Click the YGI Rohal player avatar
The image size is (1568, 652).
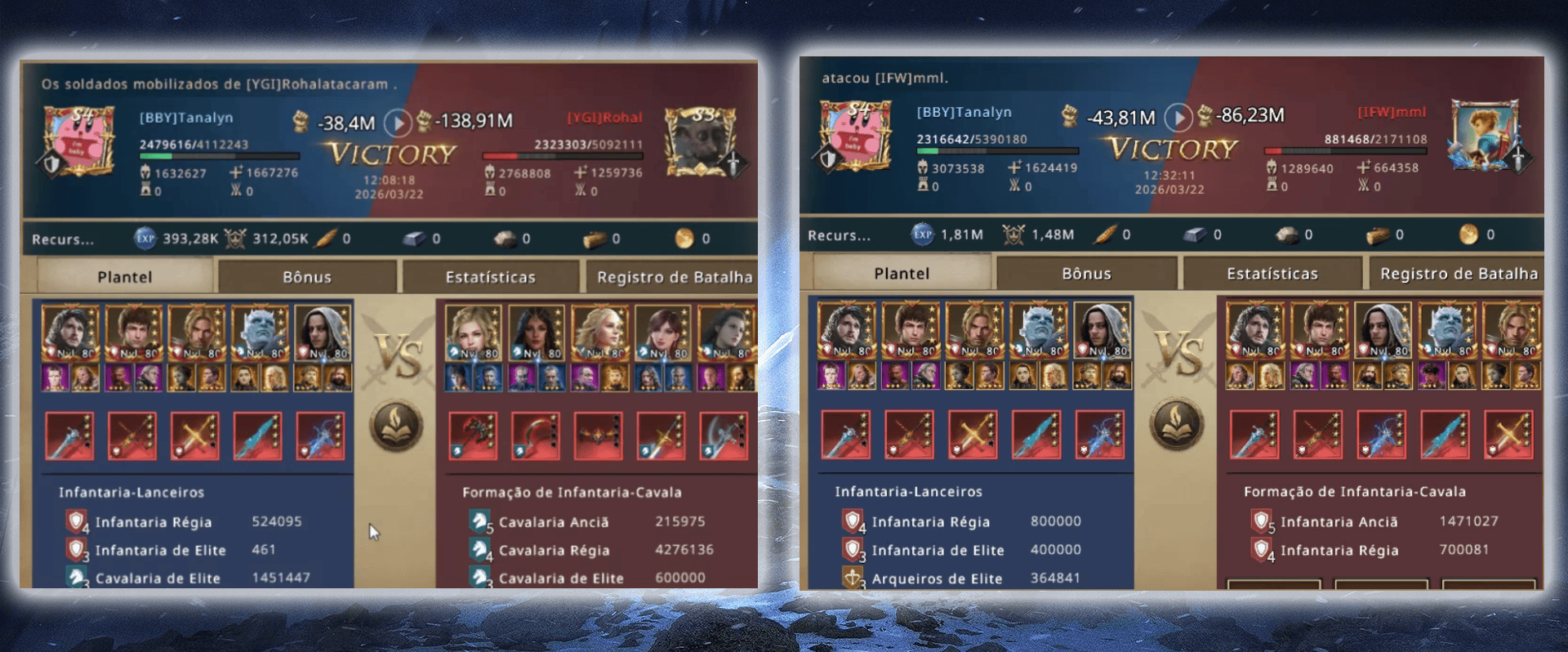700,143
